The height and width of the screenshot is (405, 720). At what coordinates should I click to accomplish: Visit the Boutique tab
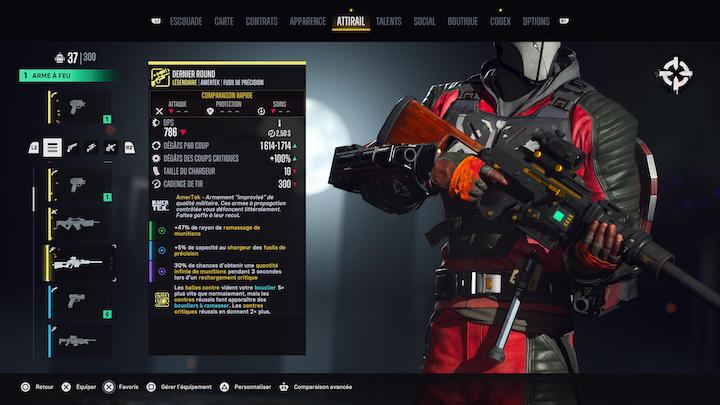(x=462, y=21)
